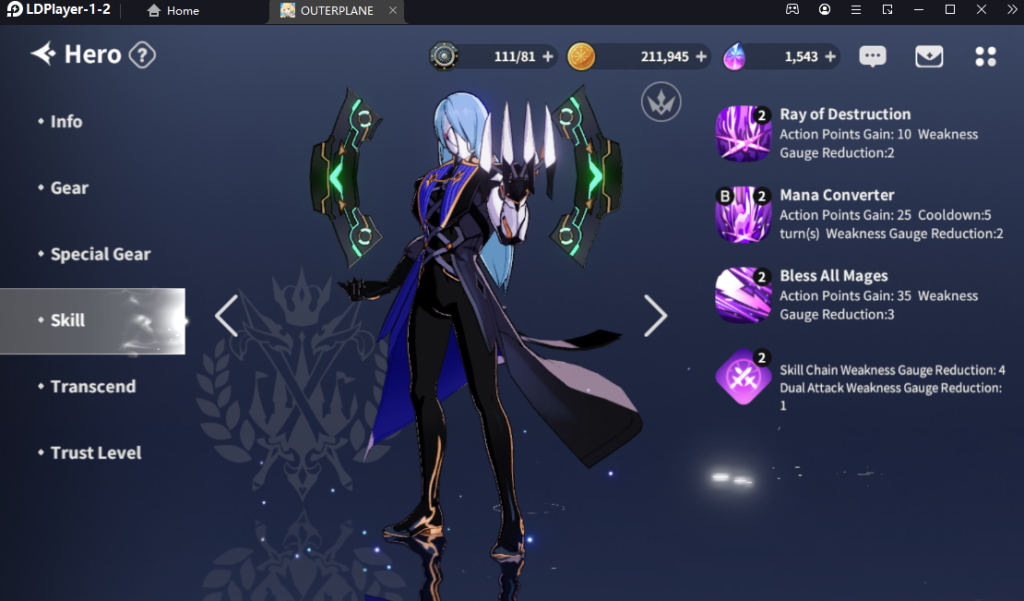1024x601 pixels.
Task: Add gold with the plus button
Action: [x=701, y=57]
